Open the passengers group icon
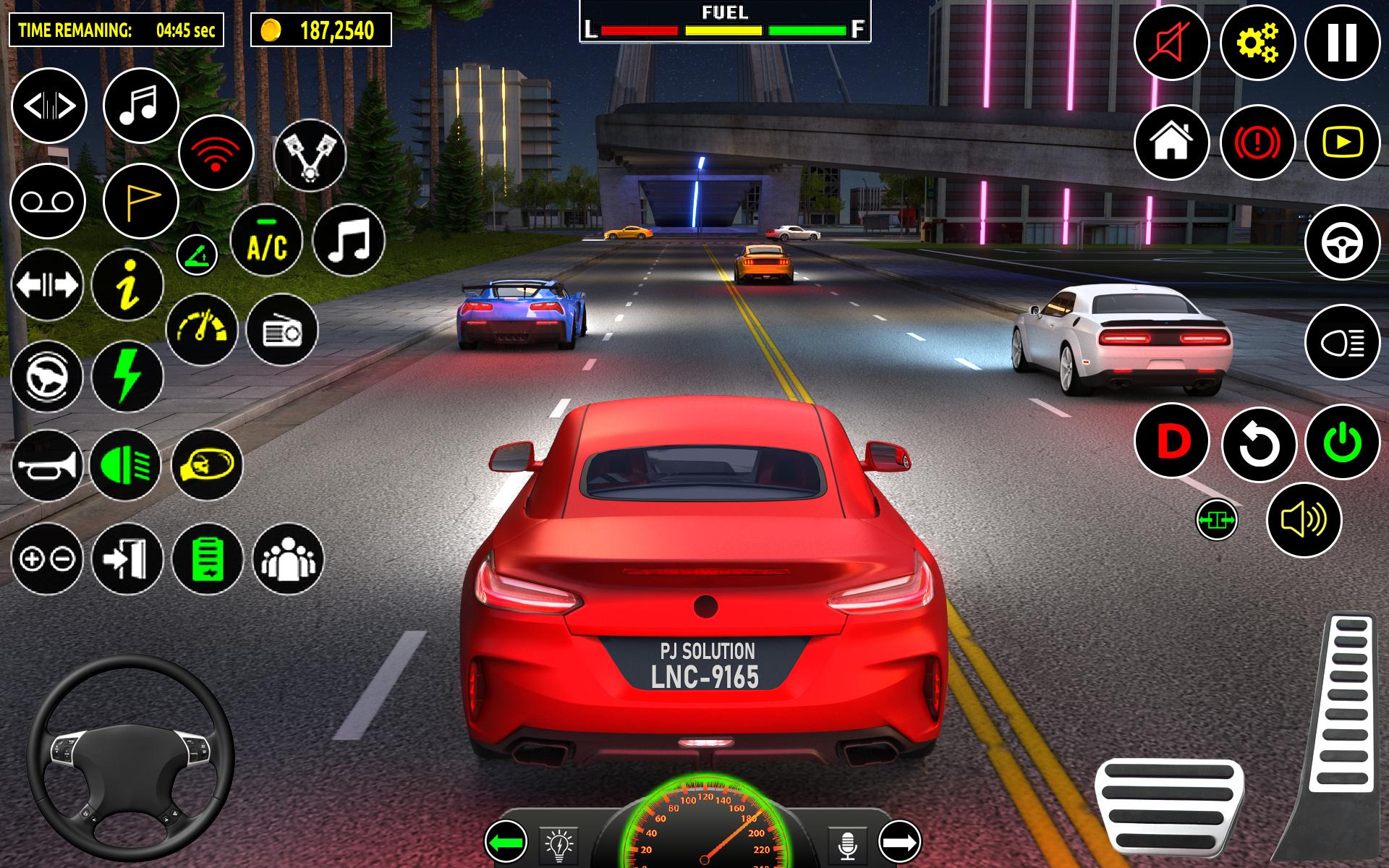Viewport: 1389px width, 868px height. click(x=289, y=558)
